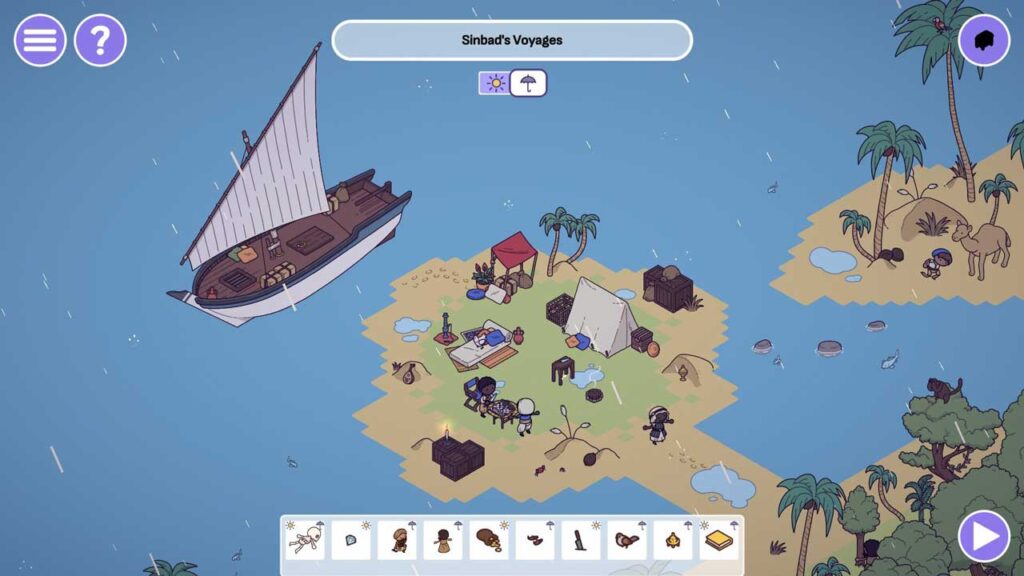Image resolution: width=1024 pixels, height=576 pixels.
Task: Select the spilled coin sack slot
Action: 489,540
